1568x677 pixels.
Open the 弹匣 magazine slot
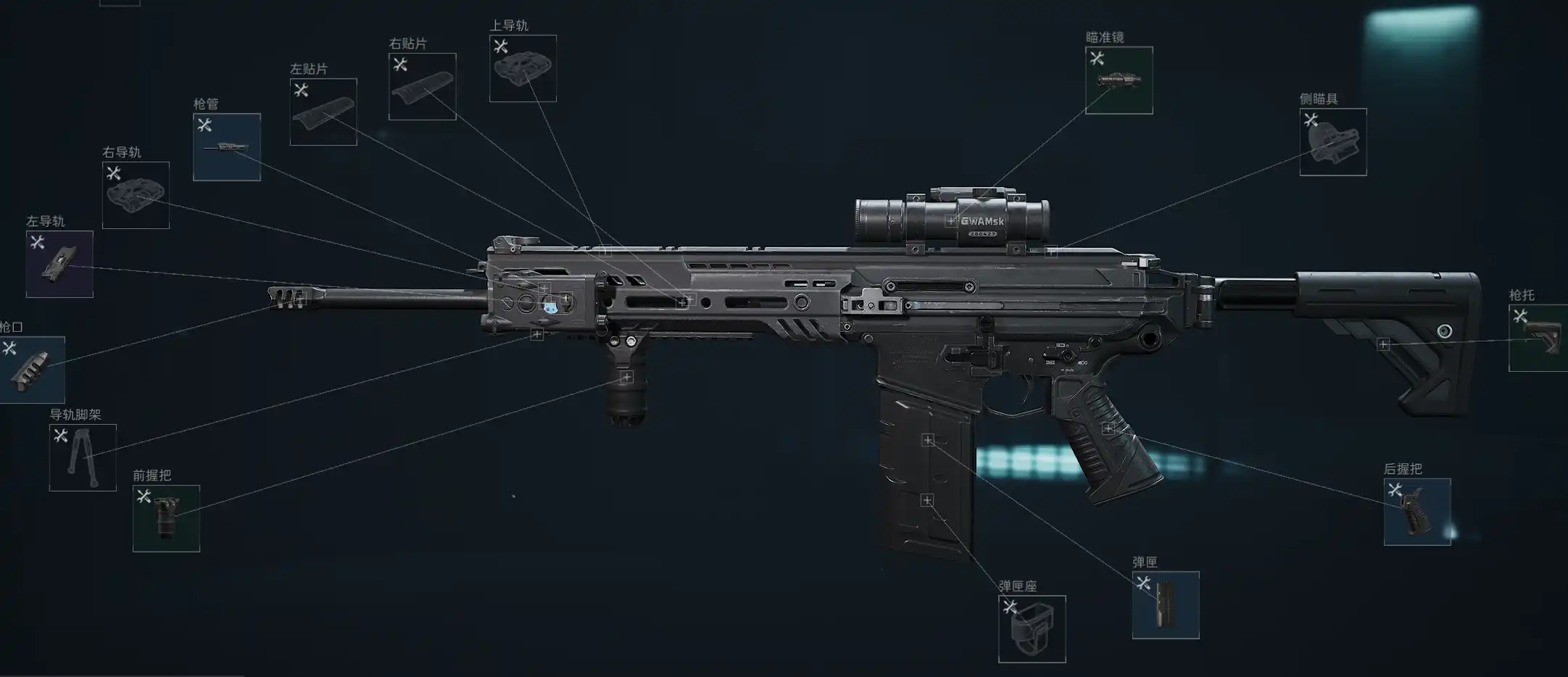click(1165, 605)
